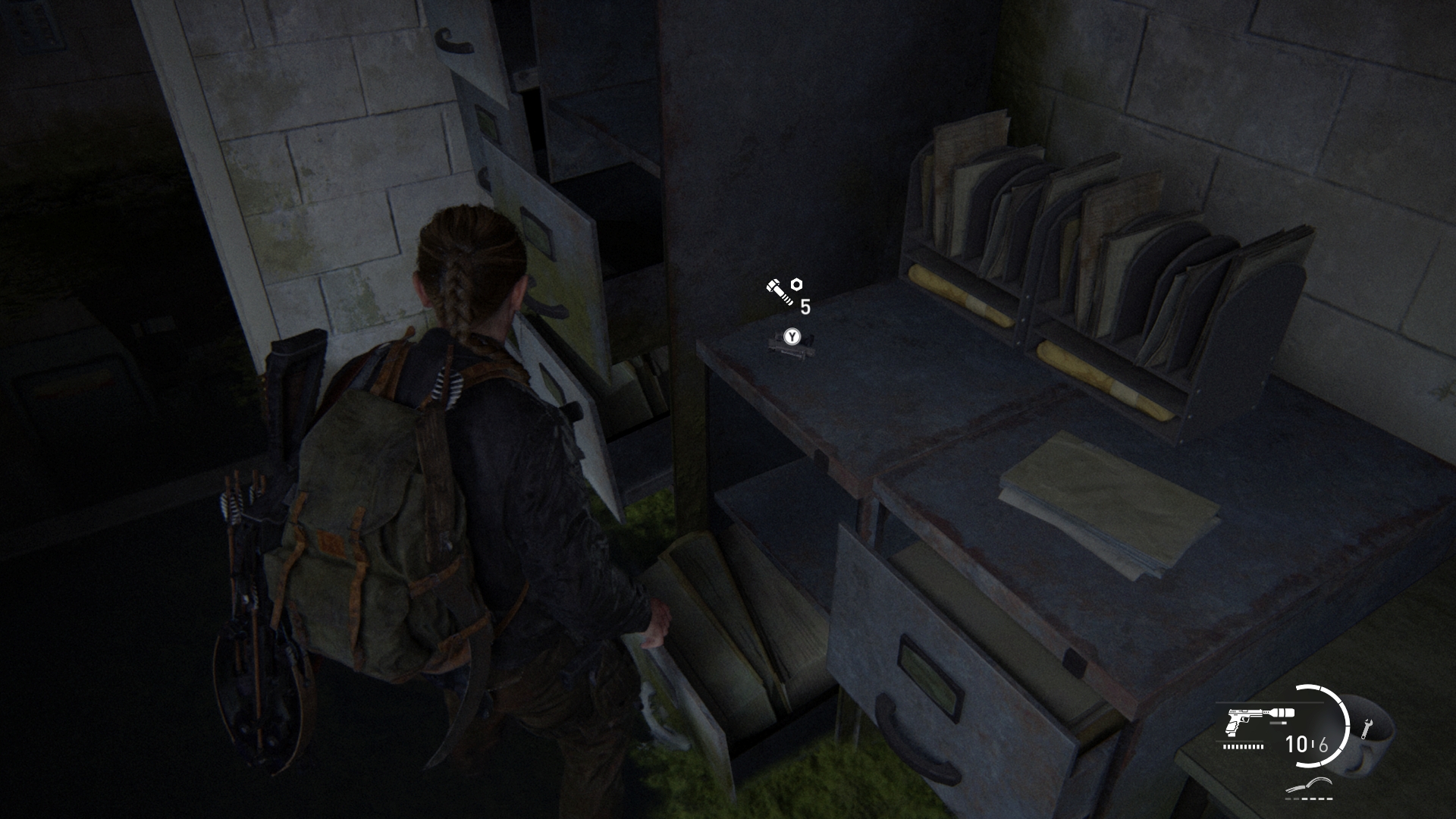The width and height of the screenshot is (1456, 819).
Task: Select the silenced pistol weapon icon
Action: 1256,719
